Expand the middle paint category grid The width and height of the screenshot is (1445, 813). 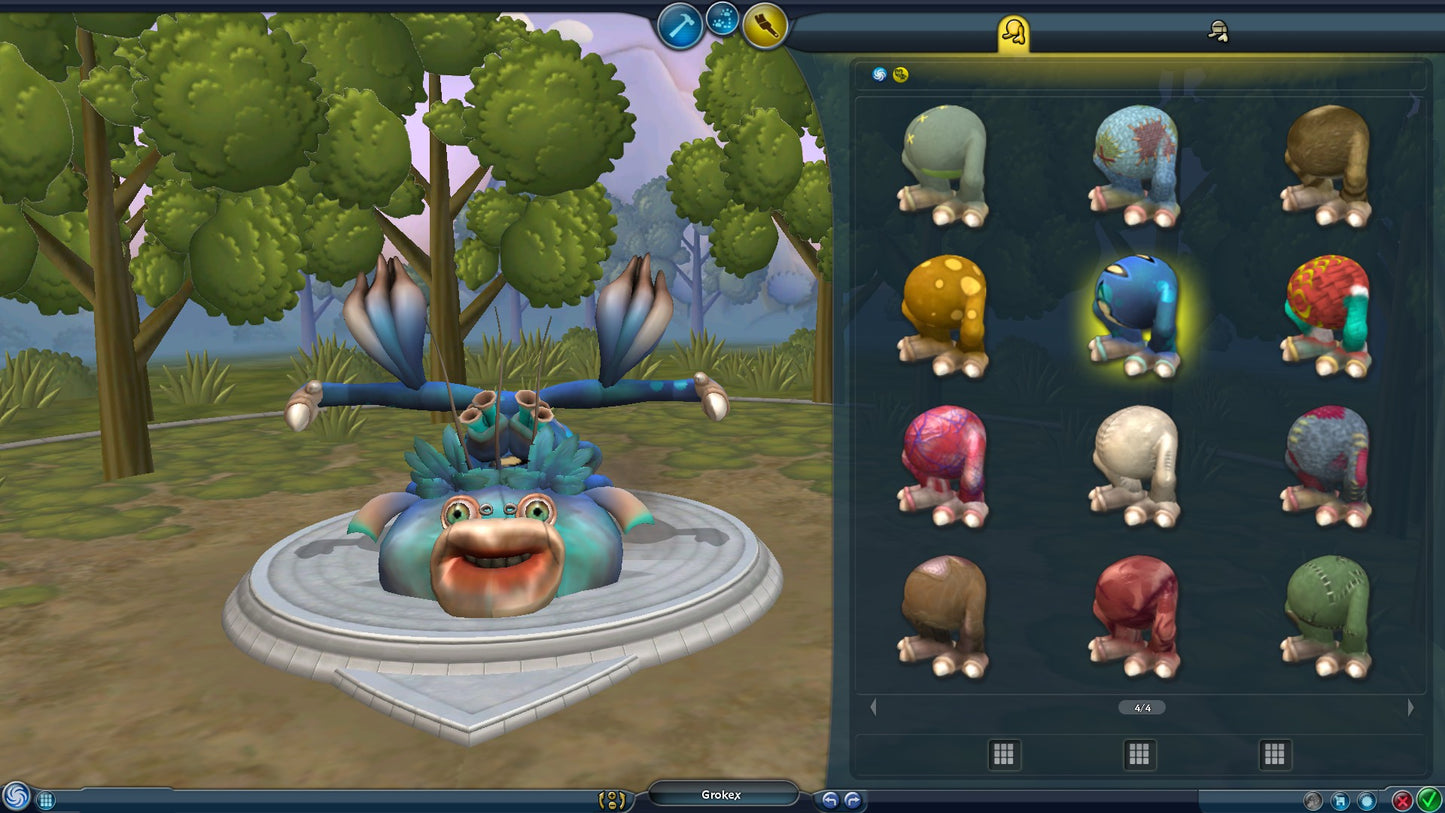tap(1138, 755)
